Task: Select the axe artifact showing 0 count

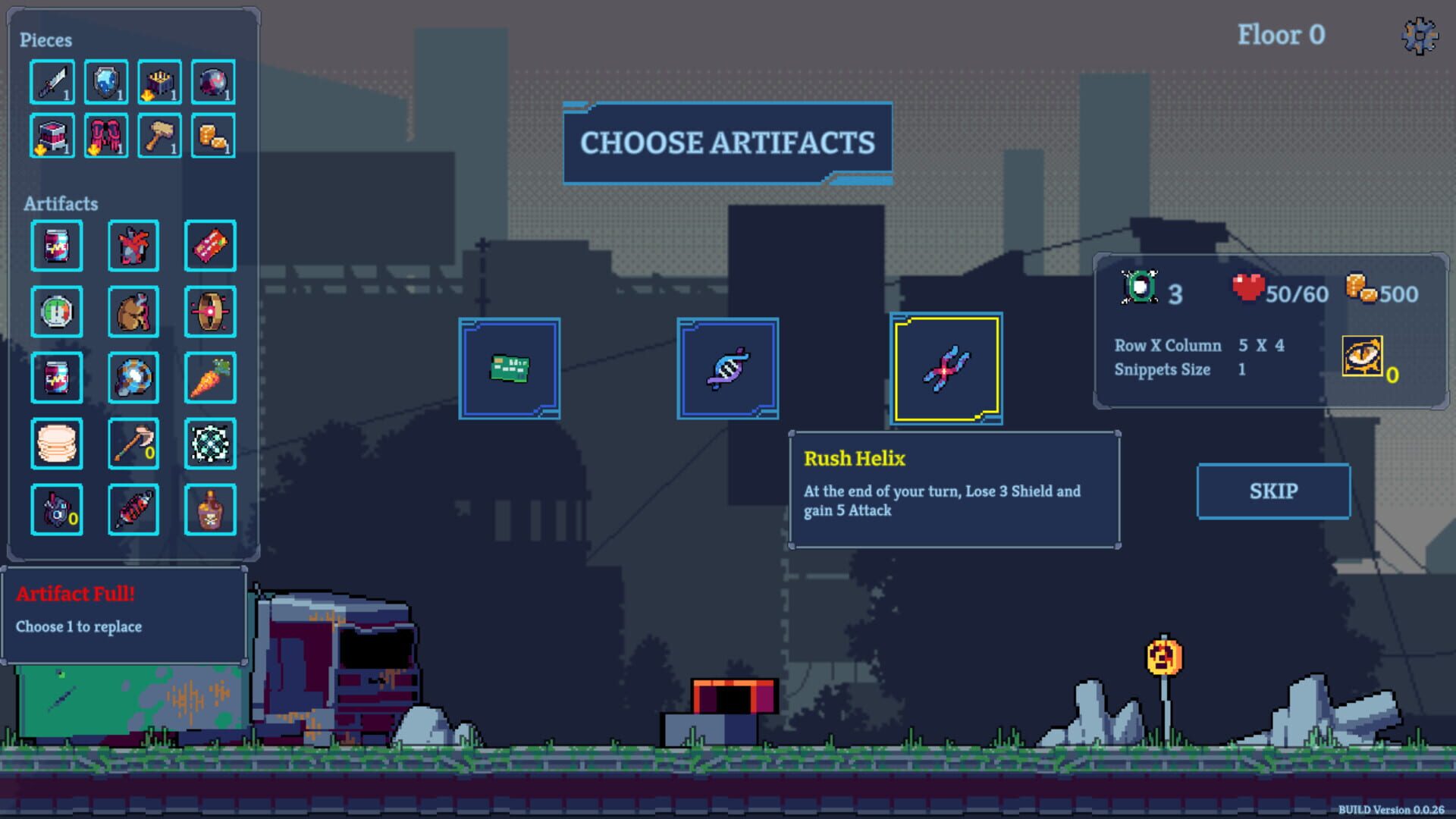Action: coord(133,443)
